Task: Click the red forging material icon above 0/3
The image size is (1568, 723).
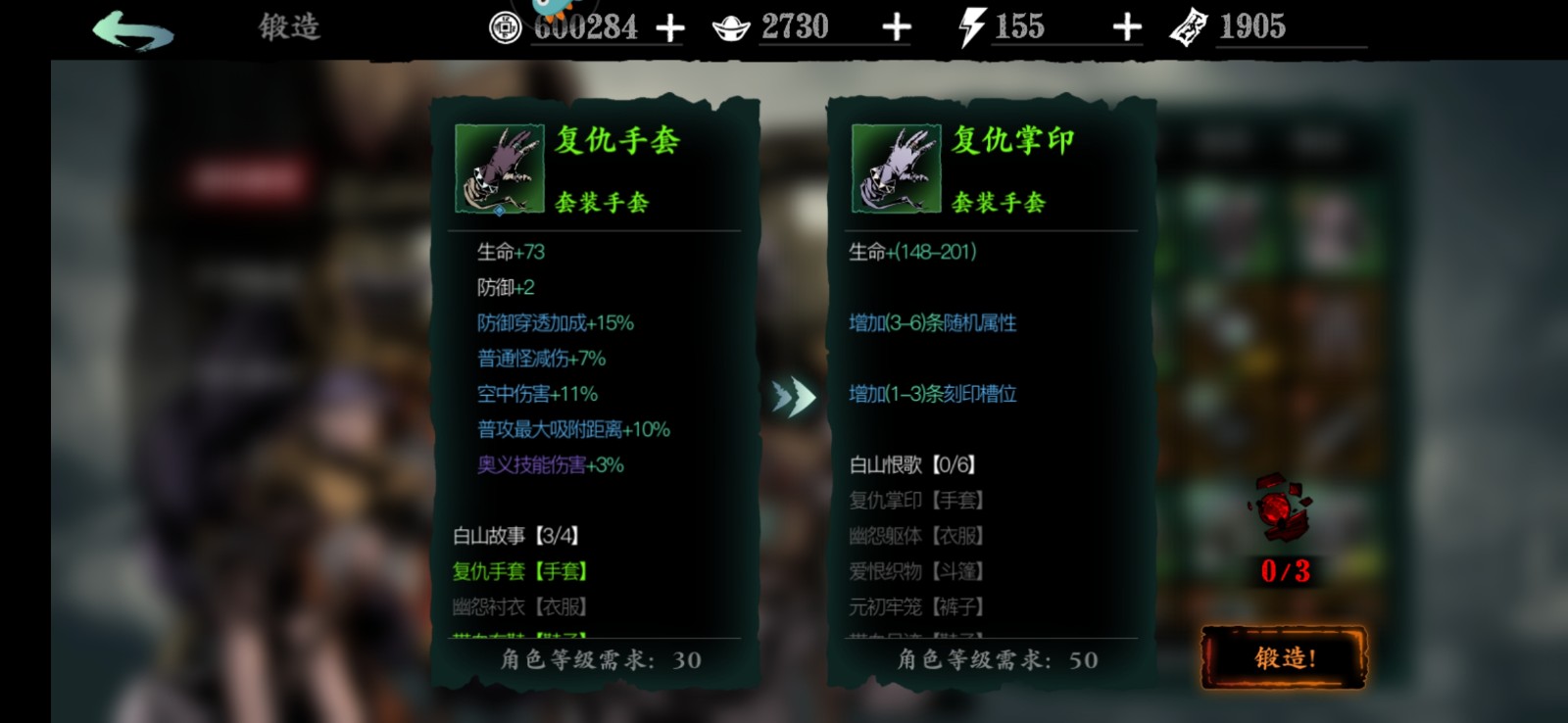Action: (x=1279, y=505)
